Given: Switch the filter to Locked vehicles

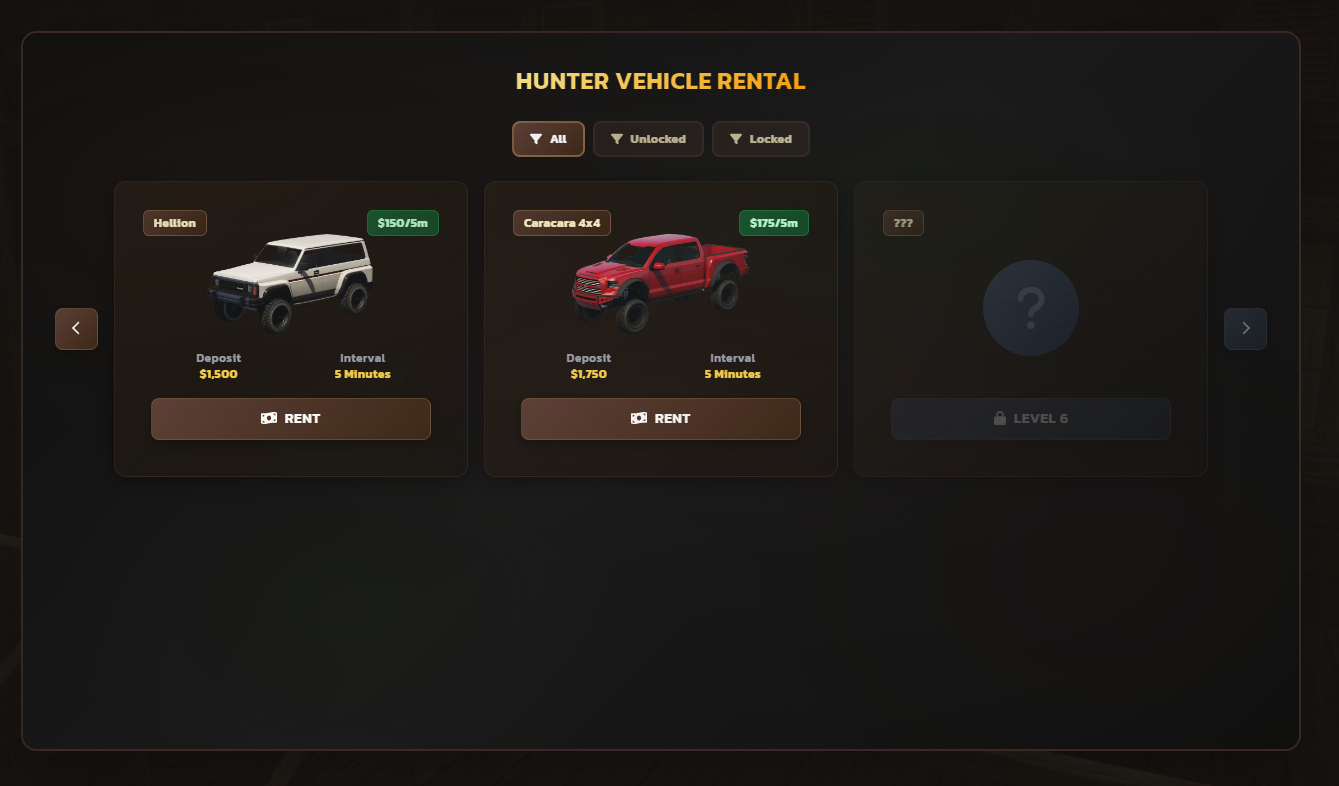Looking at the screenshot, I should (761, 139).
